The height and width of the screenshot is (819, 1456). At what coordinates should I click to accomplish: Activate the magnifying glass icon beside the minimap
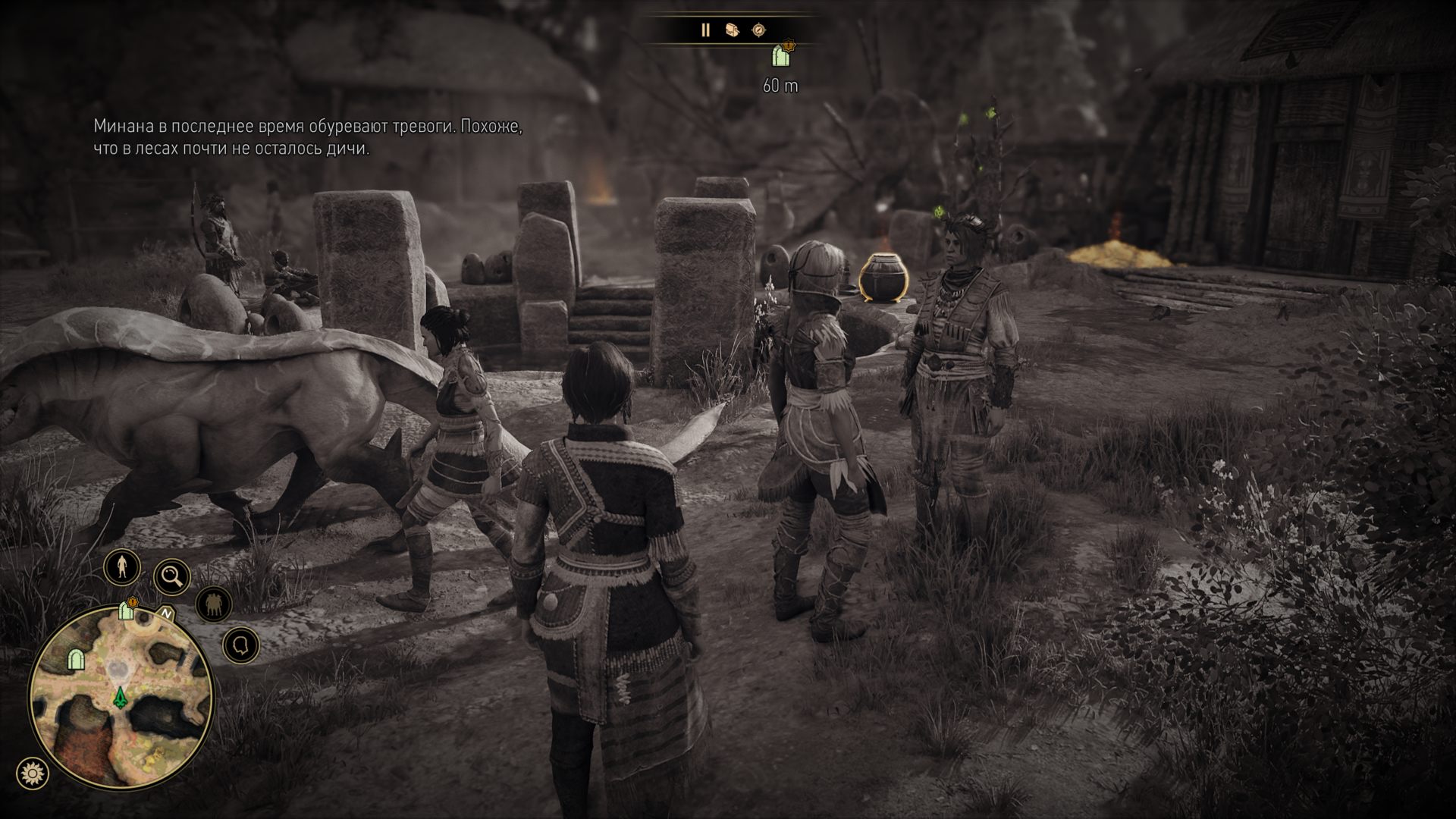click(173, 578)
